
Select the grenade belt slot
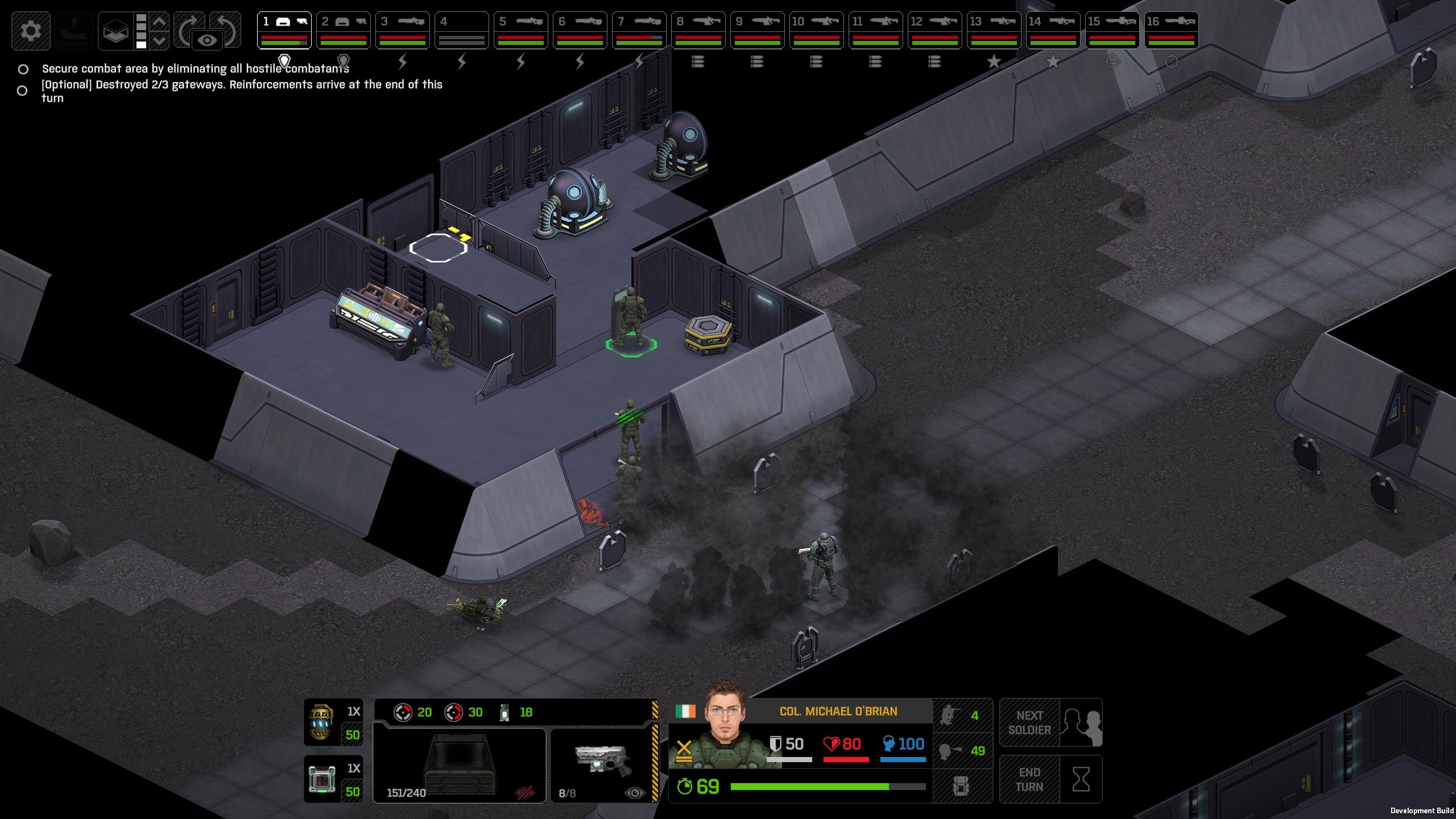(x=333, y=723)
